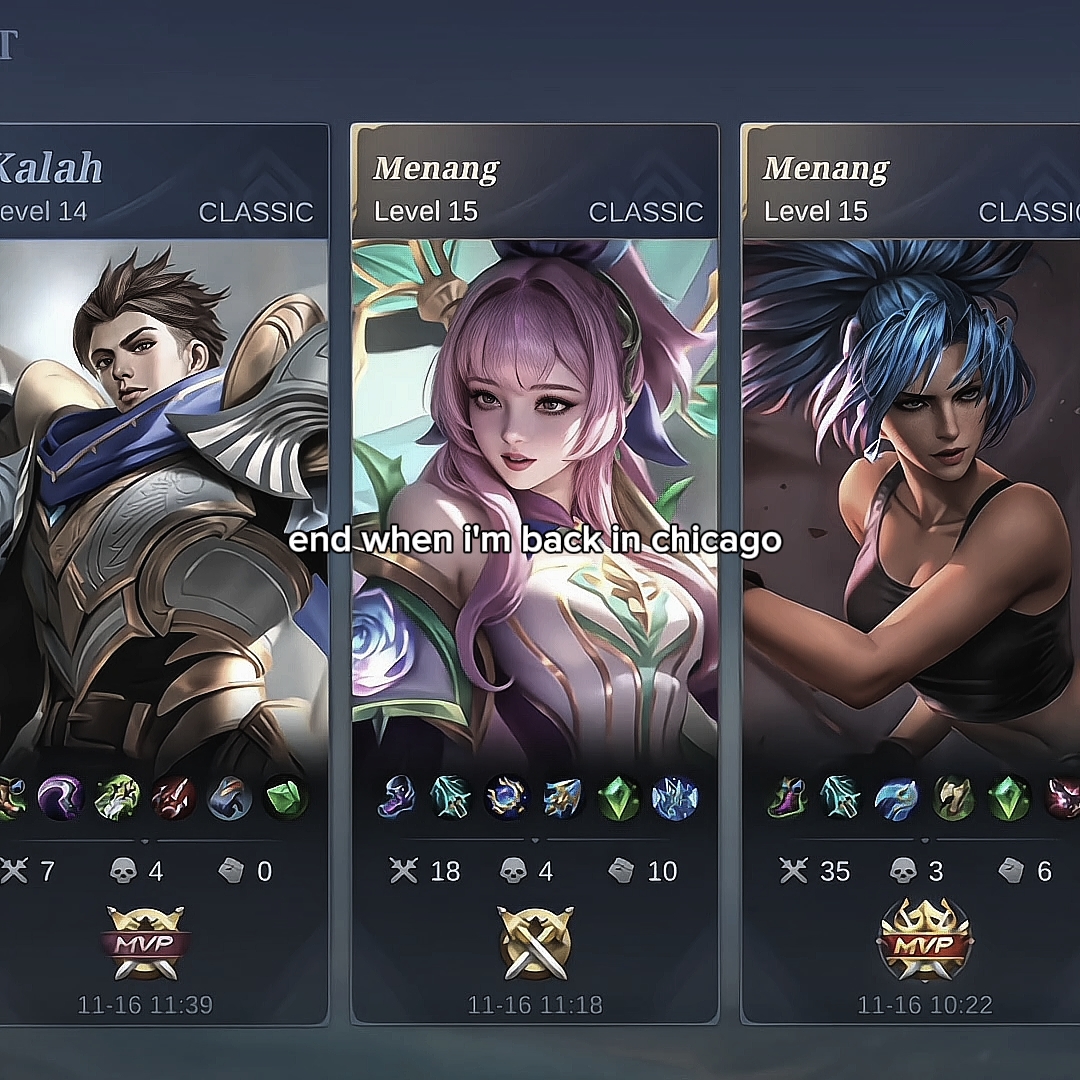
Task: Open the Kalah match card from 11:39
Action: (x=165, y=500)
